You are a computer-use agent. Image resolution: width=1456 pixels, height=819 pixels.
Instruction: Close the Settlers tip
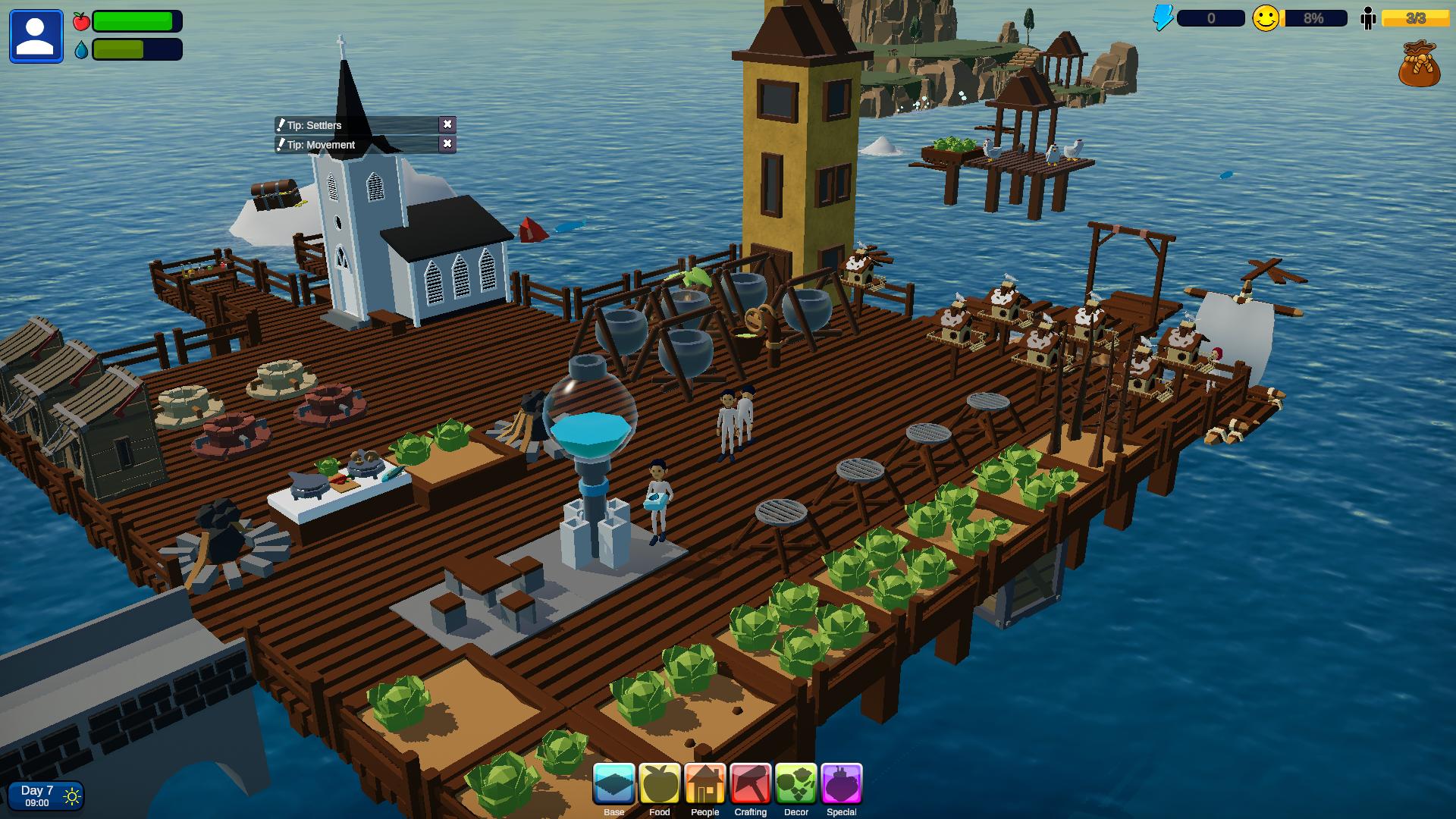pyautogui.click(x=447, y=124)
